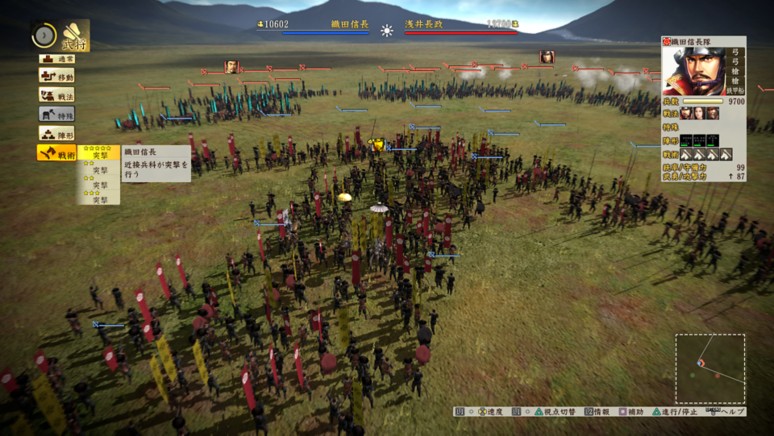Image resolution: width=774 pixels, height=436 pixels.
Task: Choose the five-star 突撃 charge option
Action: point(99,152)
